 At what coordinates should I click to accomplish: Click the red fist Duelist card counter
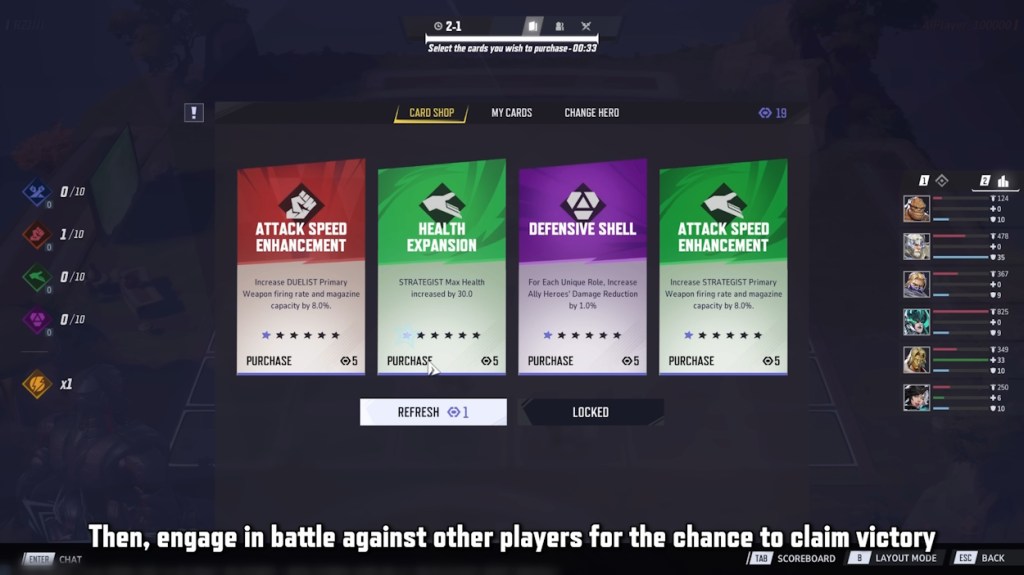(x=37, y=234)
